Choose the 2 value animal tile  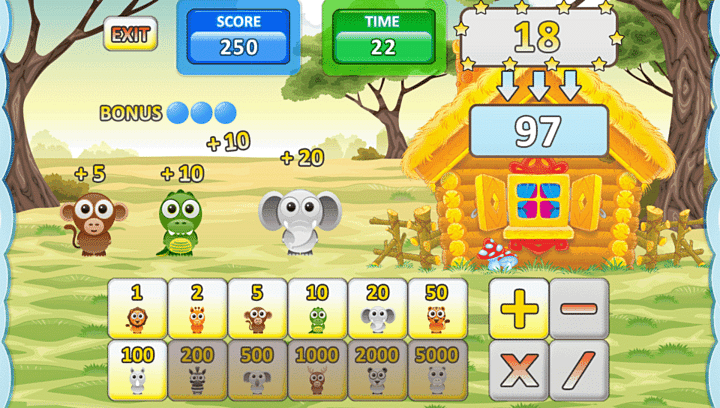[x=197, y=308]
